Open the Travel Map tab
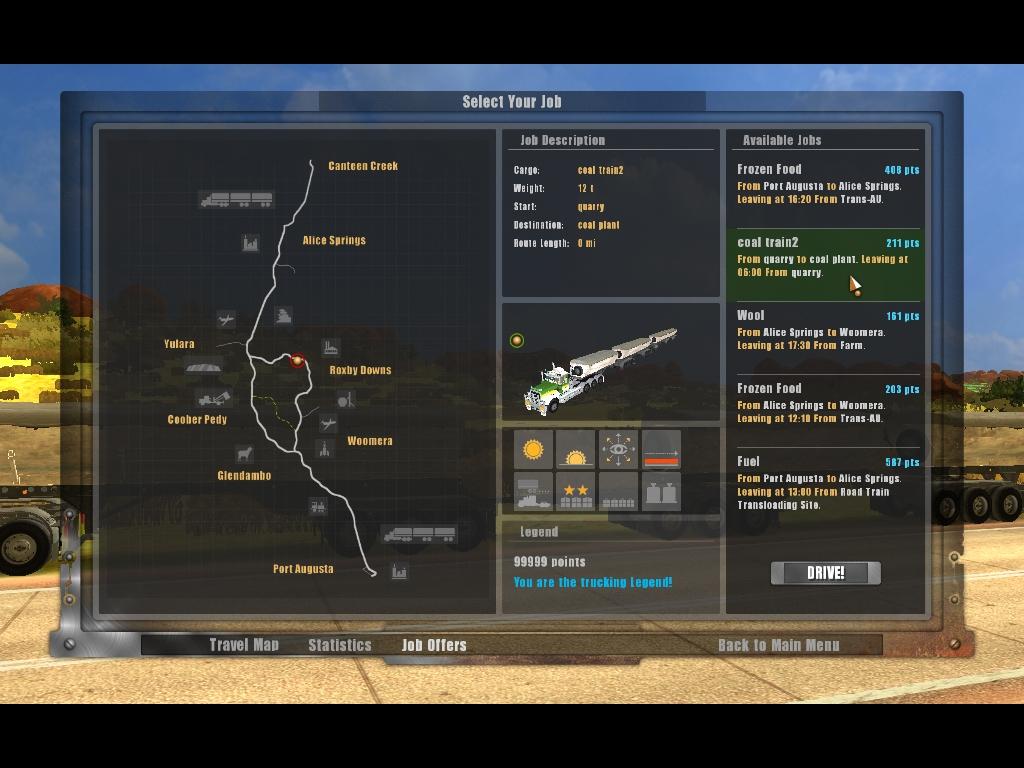The height and width of the screenshot is (768, 1024). point(244,645)
